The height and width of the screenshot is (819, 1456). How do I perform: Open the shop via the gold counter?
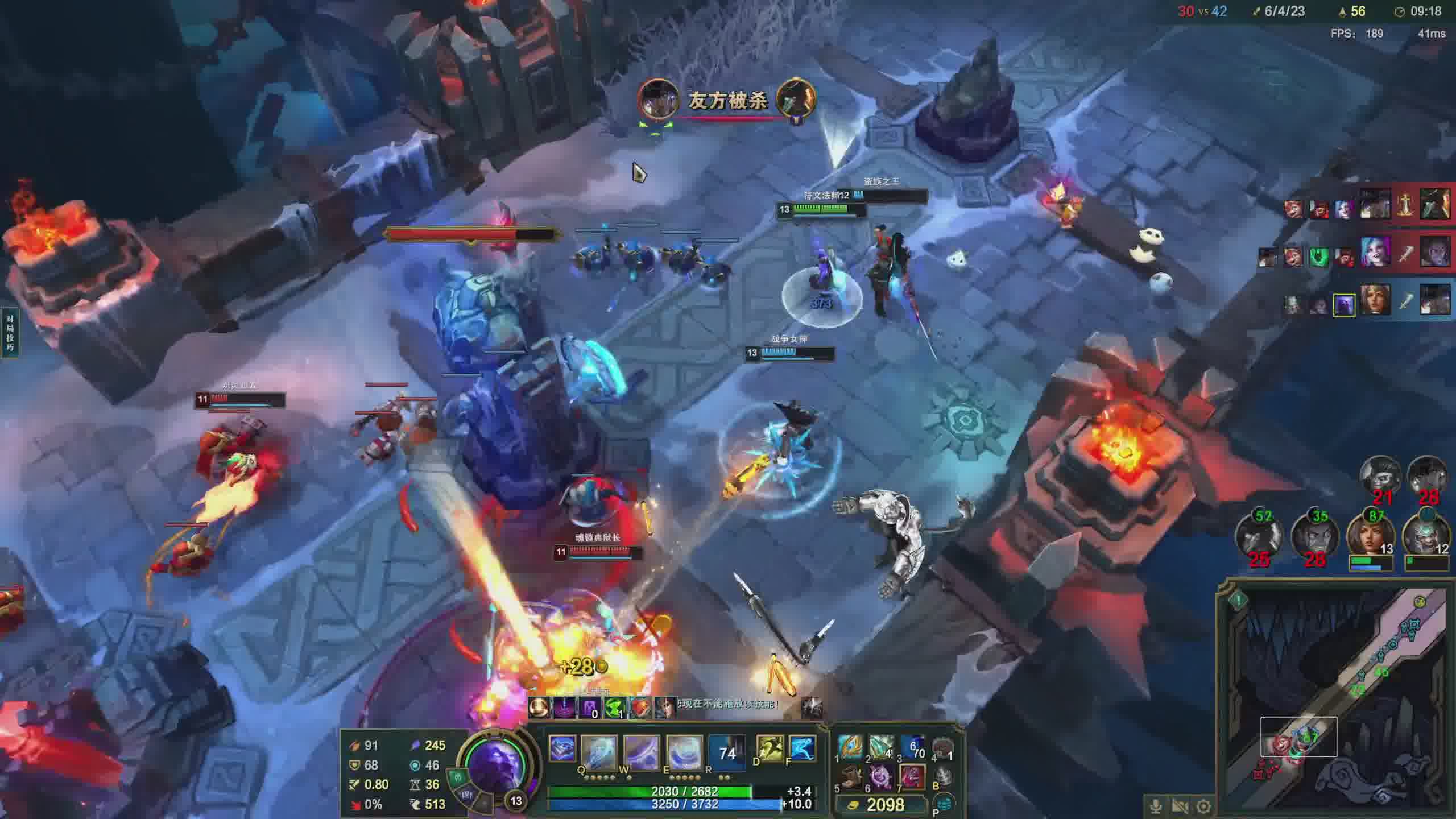[x=879, y=804]
